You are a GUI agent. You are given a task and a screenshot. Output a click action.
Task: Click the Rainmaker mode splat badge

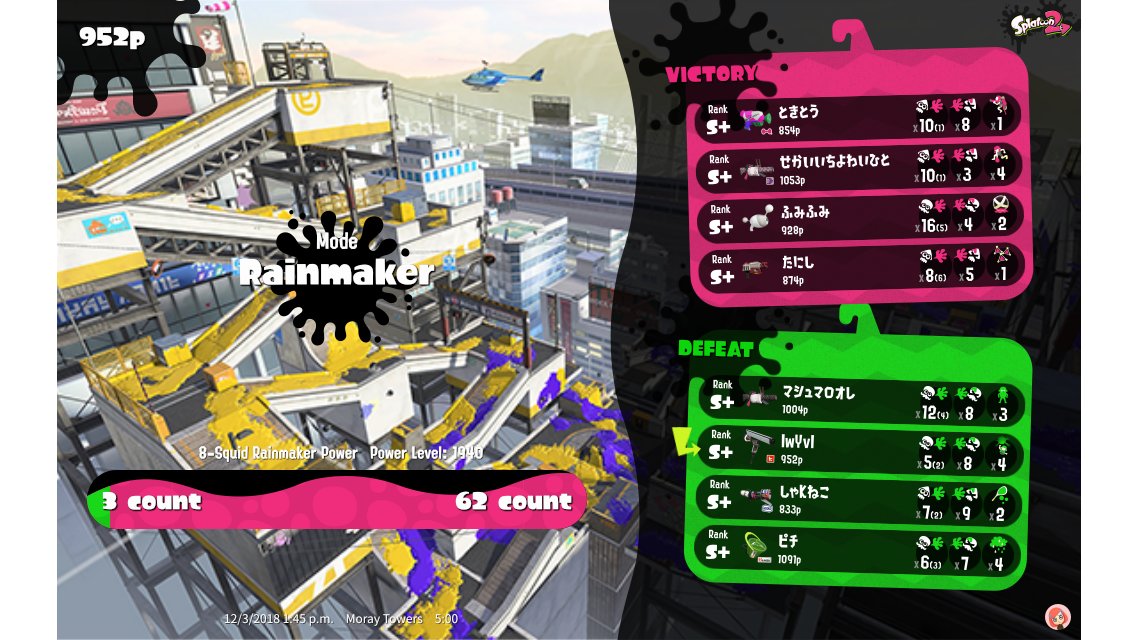point(337,272)
